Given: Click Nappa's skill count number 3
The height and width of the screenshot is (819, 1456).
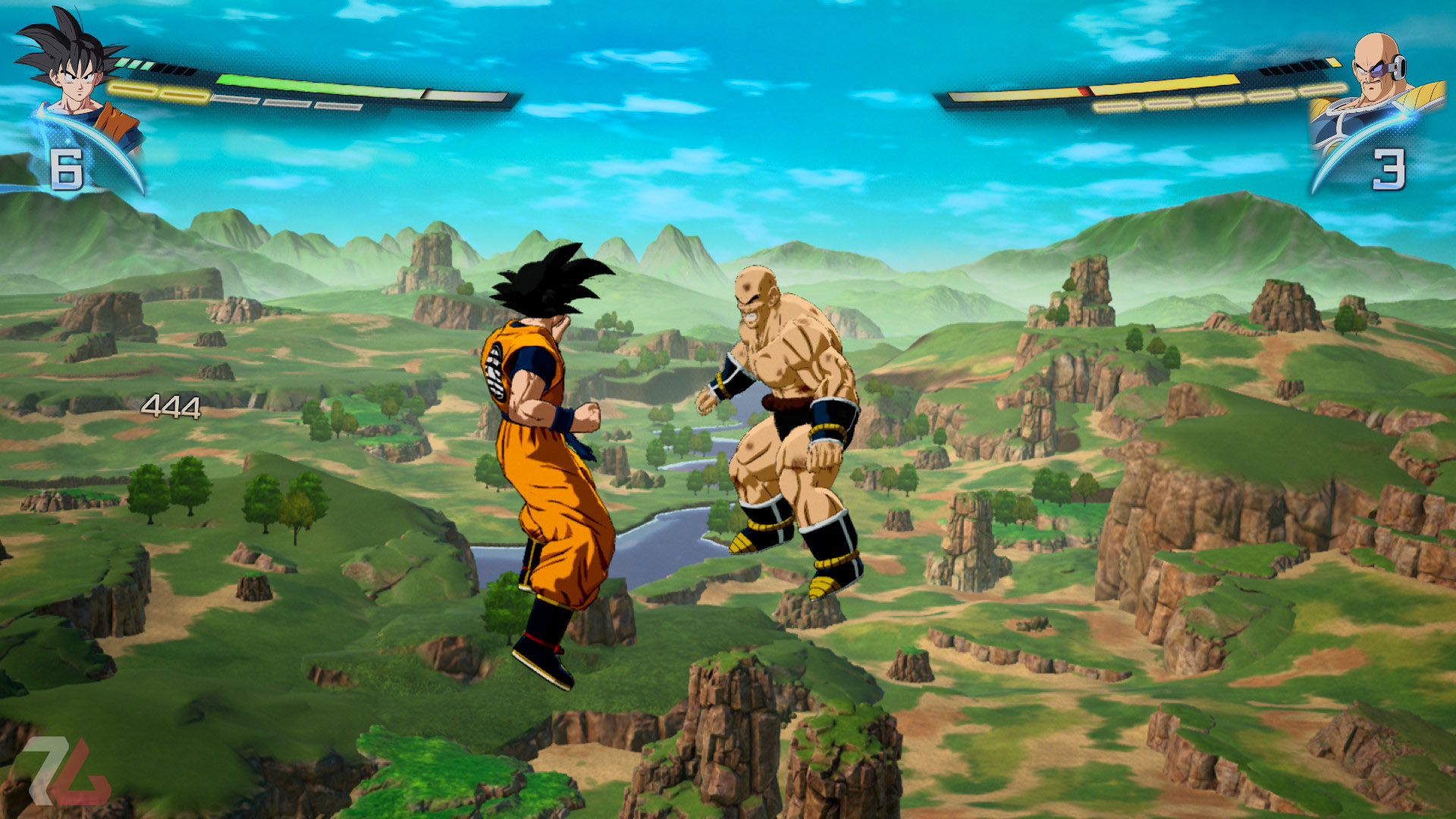Looking at the screenshot, I should click(1390, 168).
